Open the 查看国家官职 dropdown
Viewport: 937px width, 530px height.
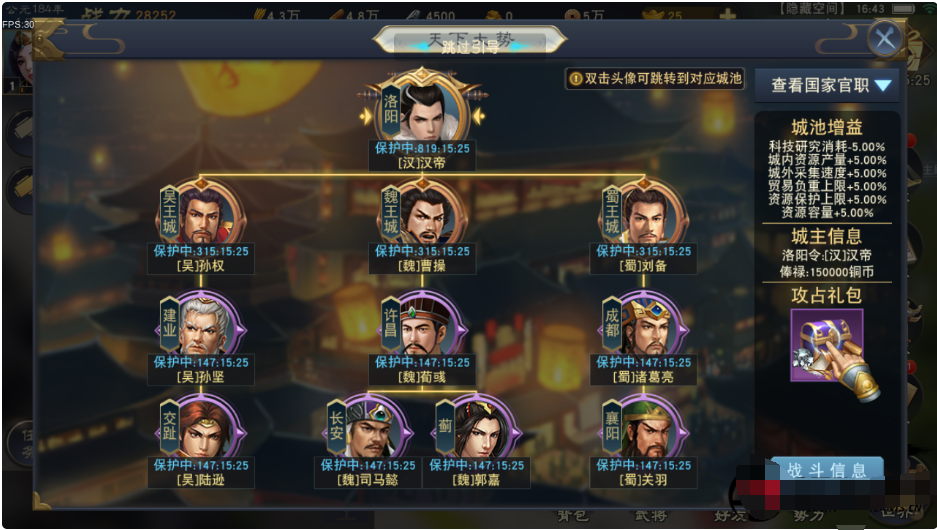[x=830, y=85]
